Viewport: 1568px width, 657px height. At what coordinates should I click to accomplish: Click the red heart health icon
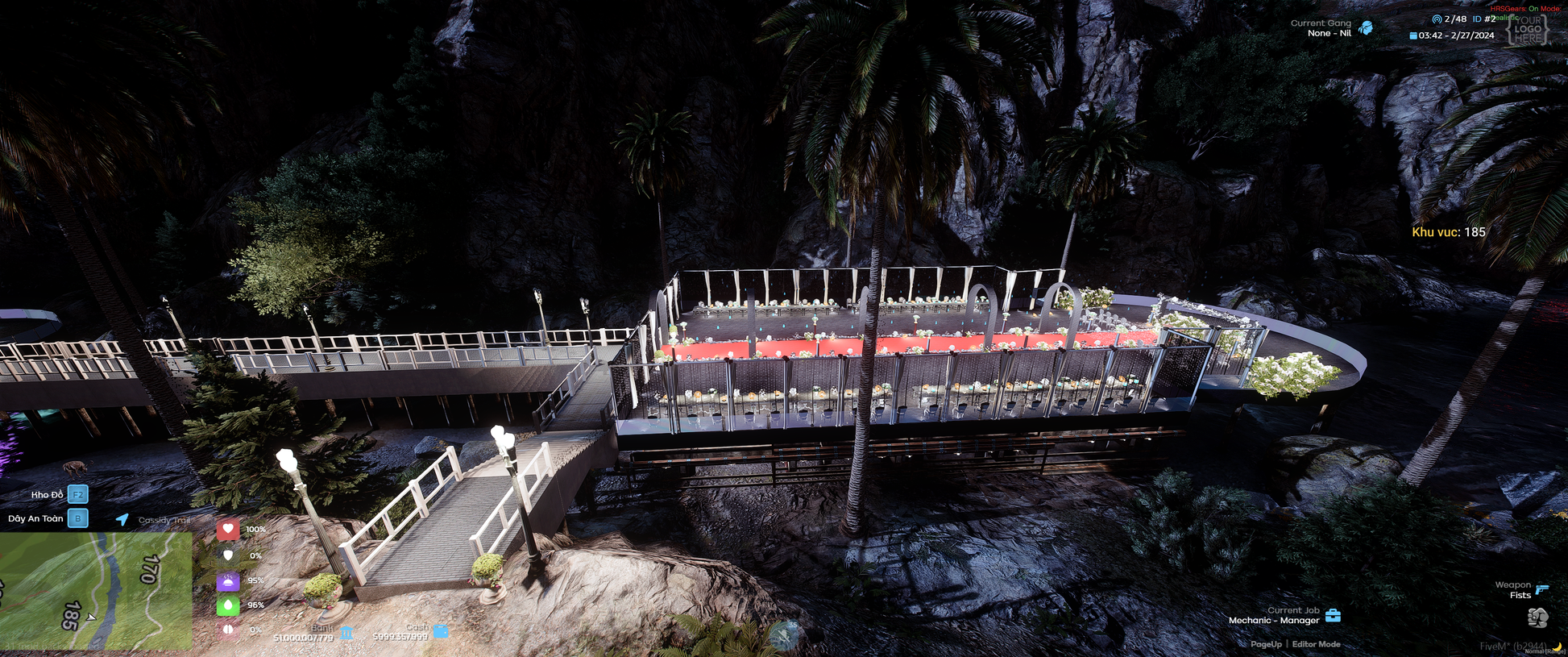(x=228, y=530)
